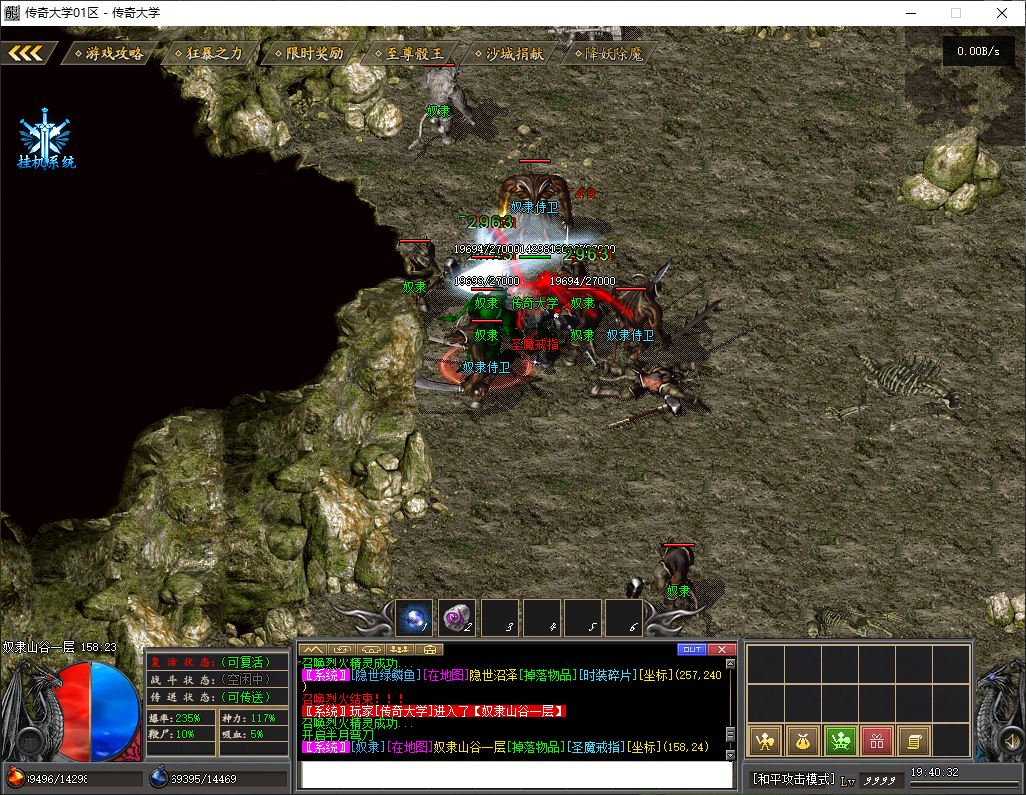This screenshot has width=1026, height=795.
Task: Toggle the 和平攻击模式 attack mode label
Action: point(793,778)
